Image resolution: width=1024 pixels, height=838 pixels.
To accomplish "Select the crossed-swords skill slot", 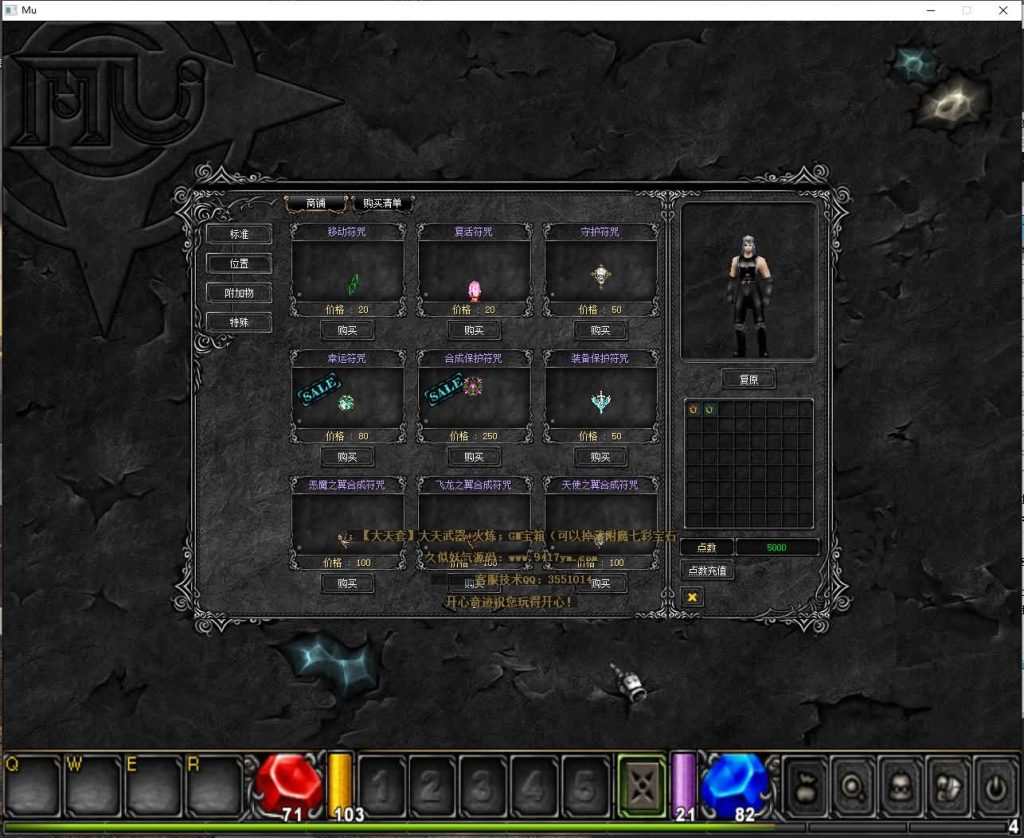I will (641, 785).
